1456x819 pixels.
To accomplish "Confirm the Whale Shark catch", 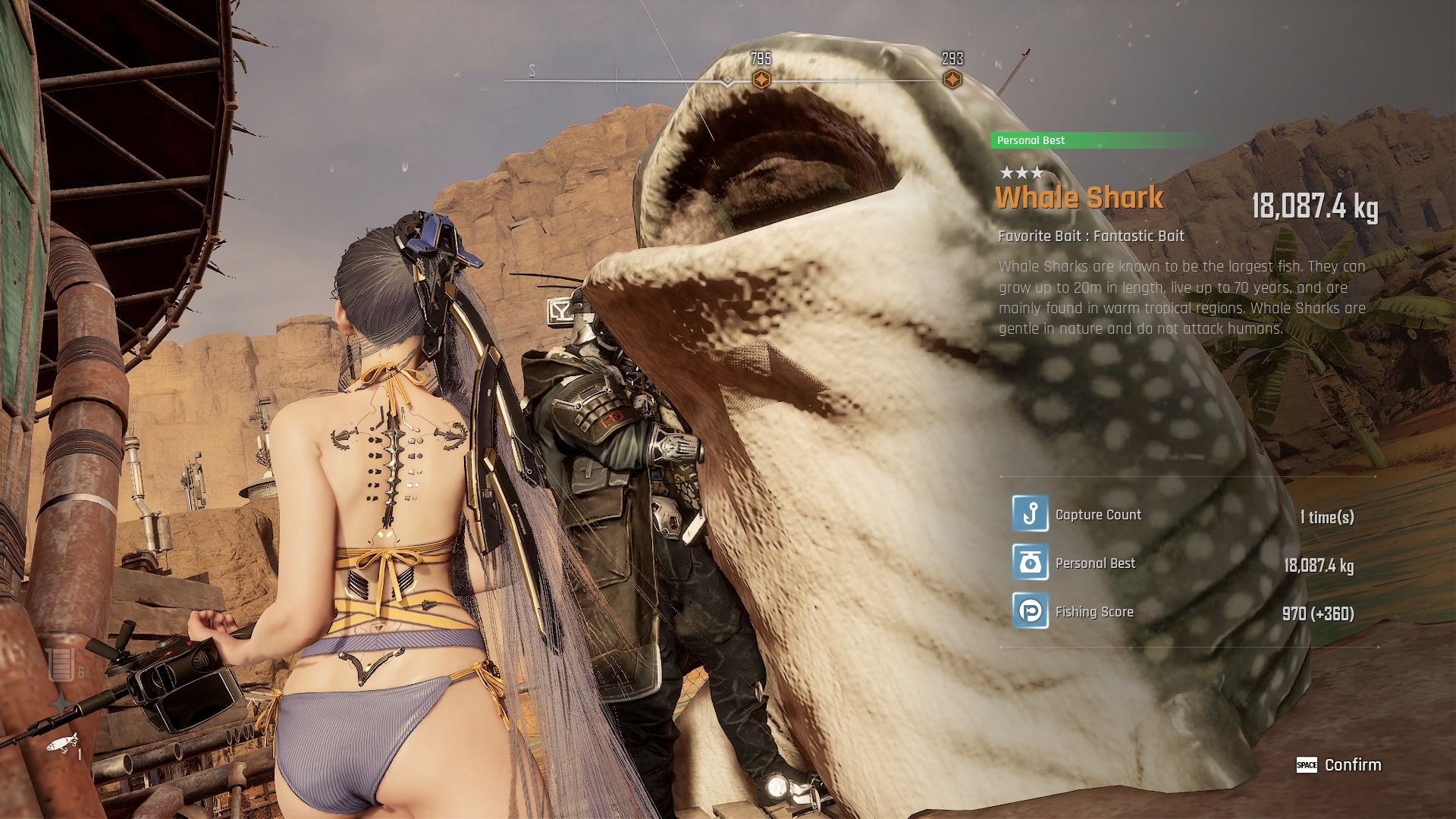I will tap(1339, 764).
